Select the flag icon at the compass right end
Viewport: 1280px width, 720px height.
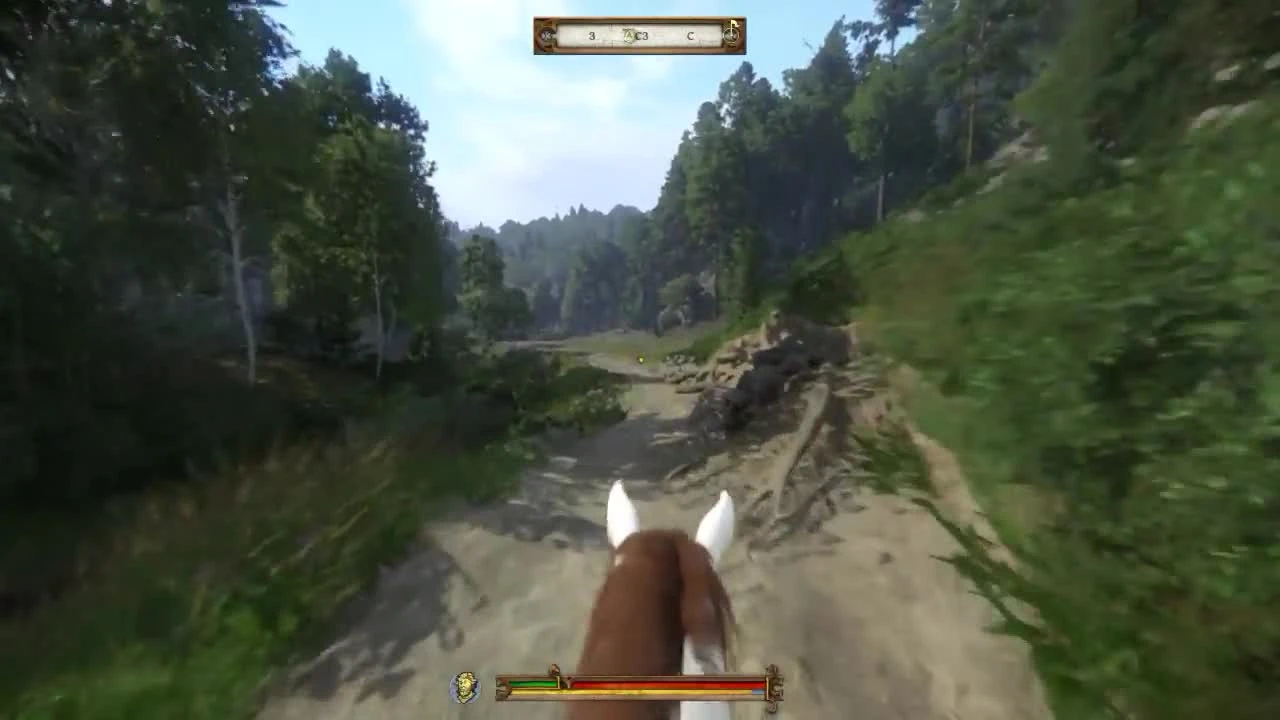731,30
